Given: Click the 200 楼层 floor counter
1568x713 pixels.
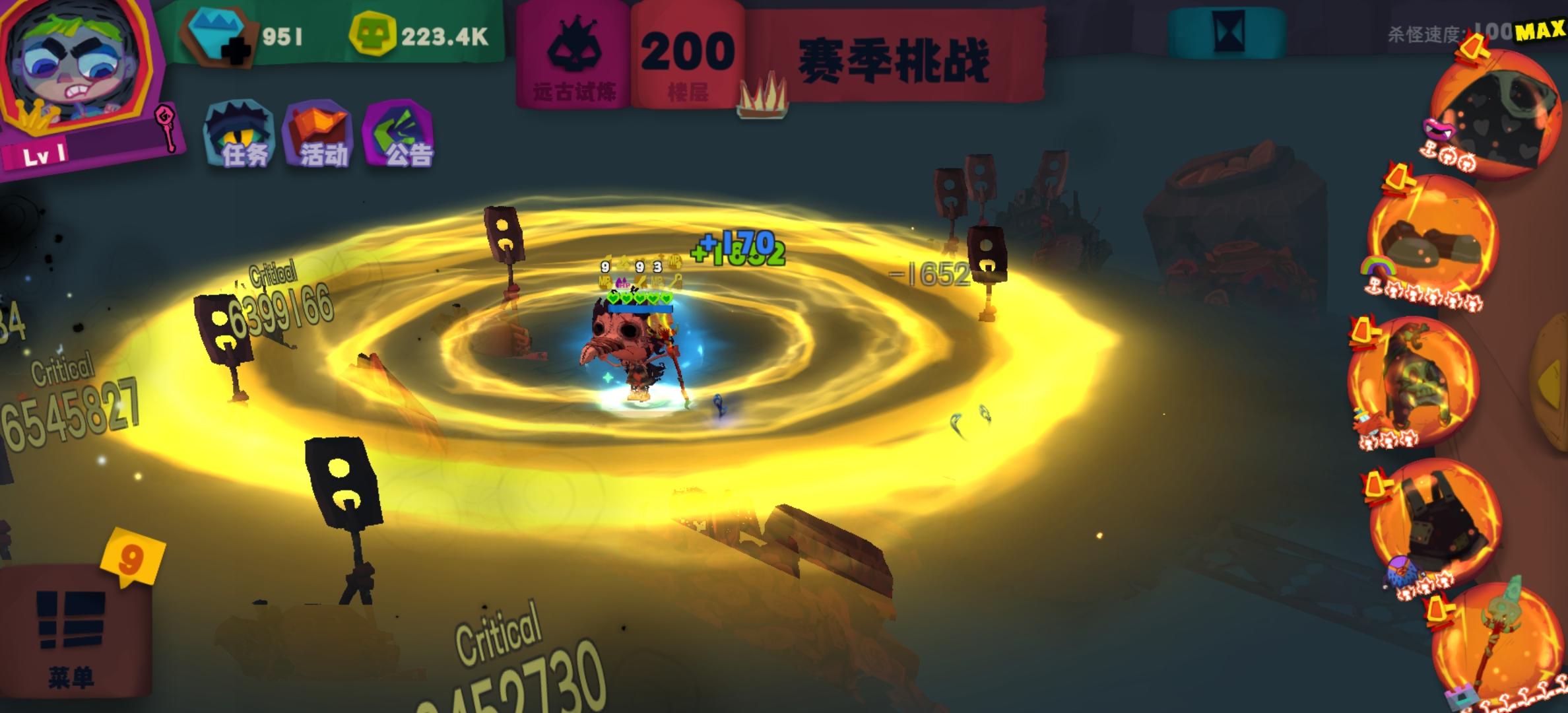Looking at the screenshot, I should click(686, 53).
